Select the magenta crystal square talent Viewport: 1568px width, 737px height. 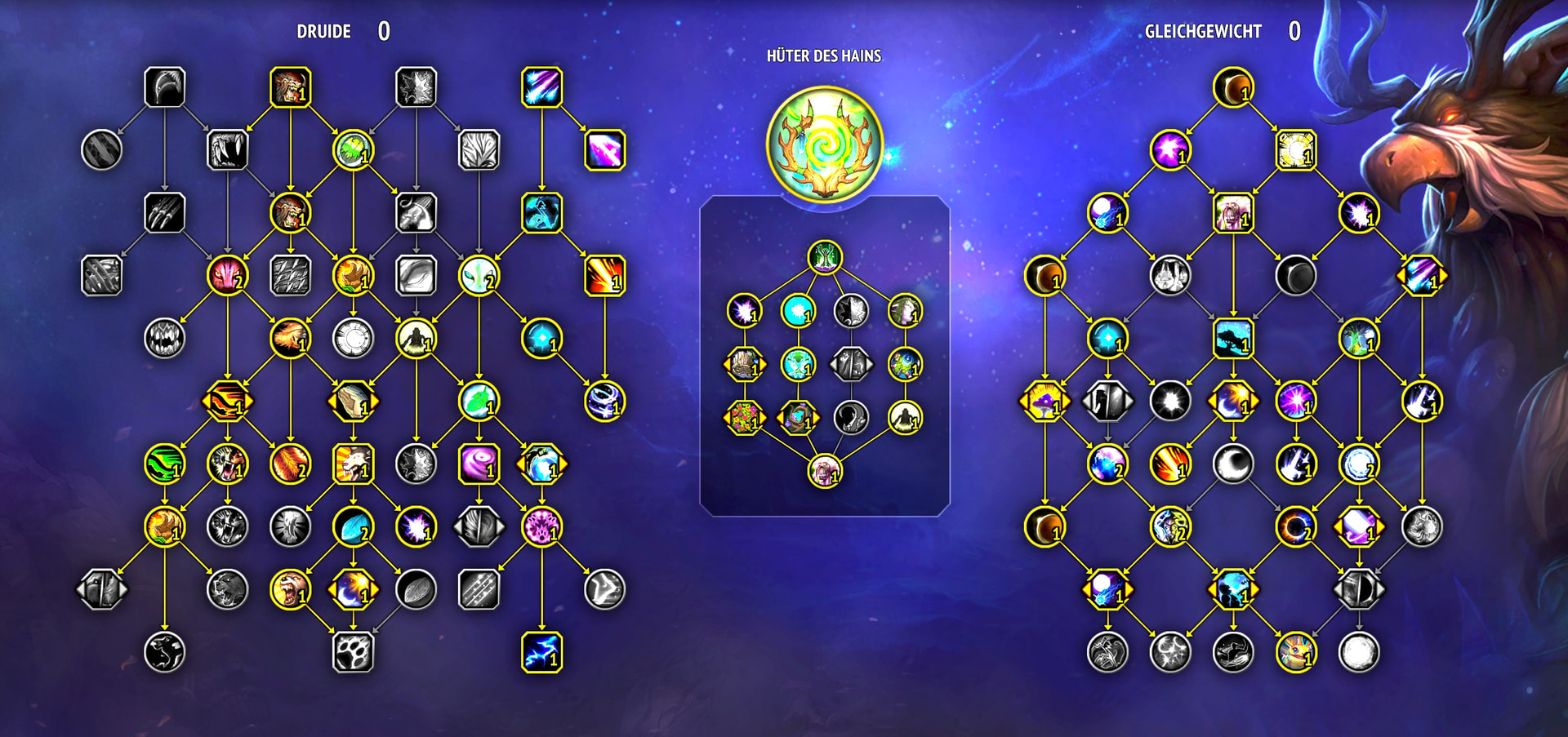point(604,150)
